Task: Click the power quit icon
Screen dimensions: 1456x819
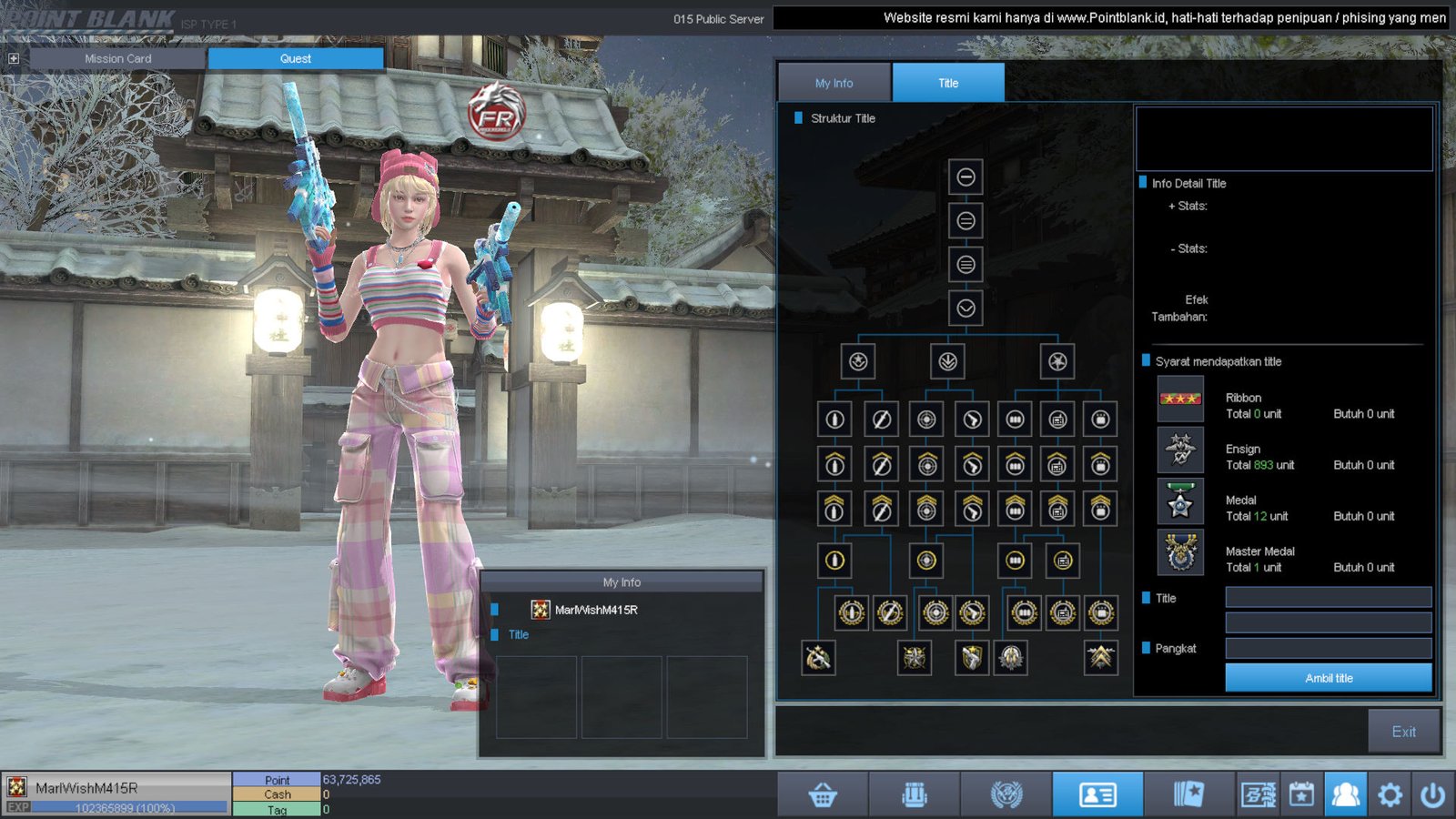Action: (1433, 795)
